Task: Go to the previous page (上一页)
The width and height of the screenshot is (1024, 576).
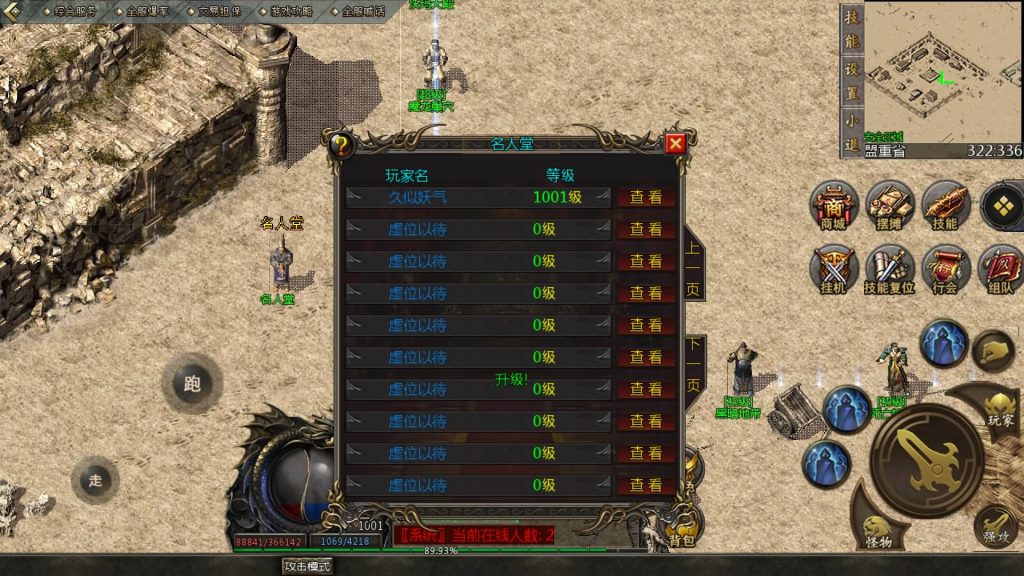Action: click(693, 268)
